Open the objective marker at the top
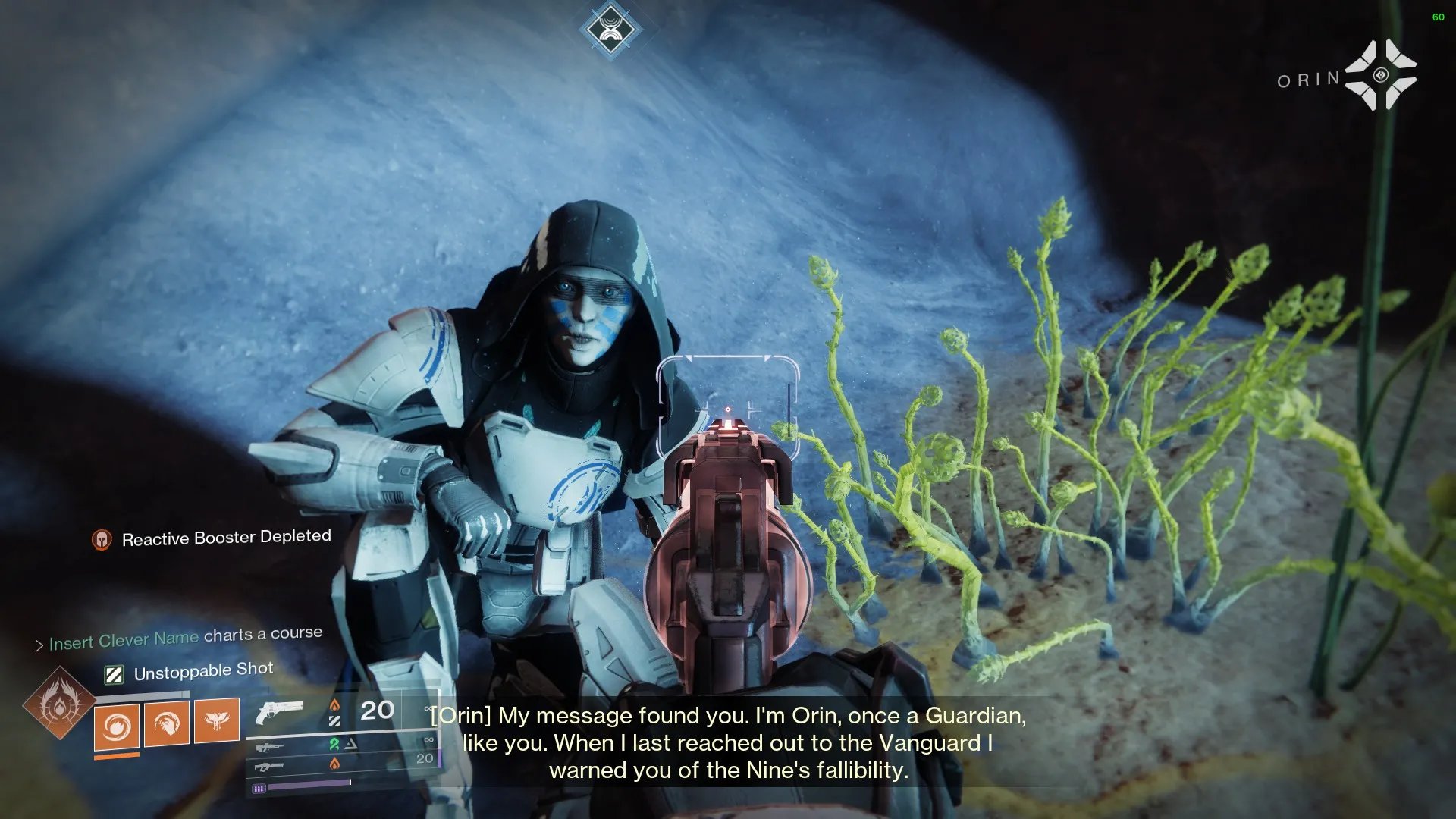This screenshot has height=819, width=1456. 610,30
